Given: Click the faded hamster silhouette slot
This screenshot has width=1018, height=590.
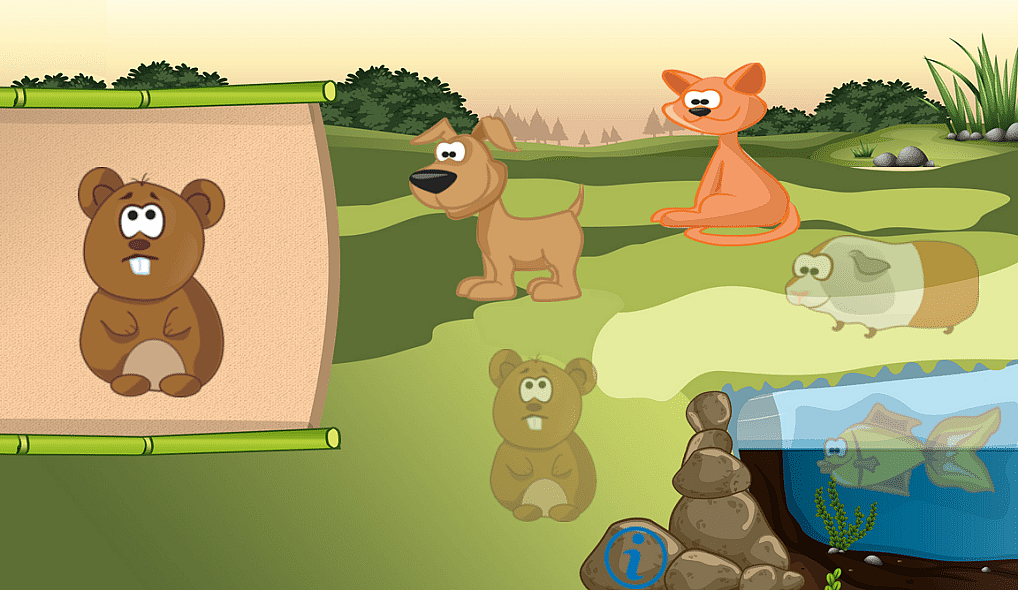Looking at the screenshot, I should coord(541,435).
